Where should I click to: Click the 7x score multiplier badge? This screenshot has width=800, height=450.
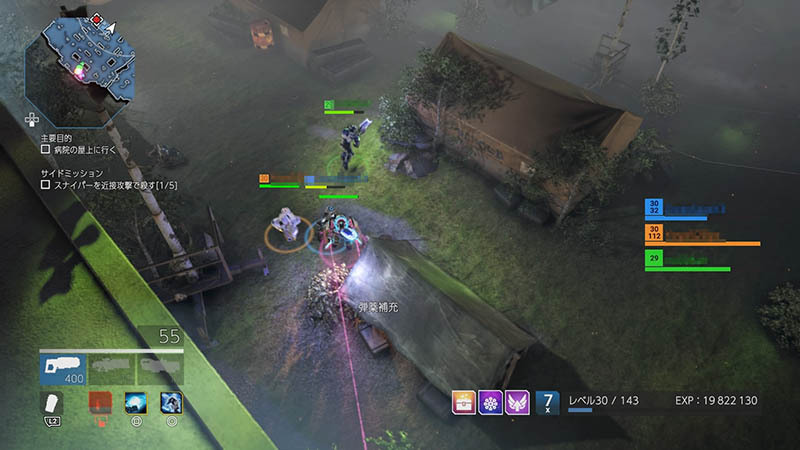(547, 402)
